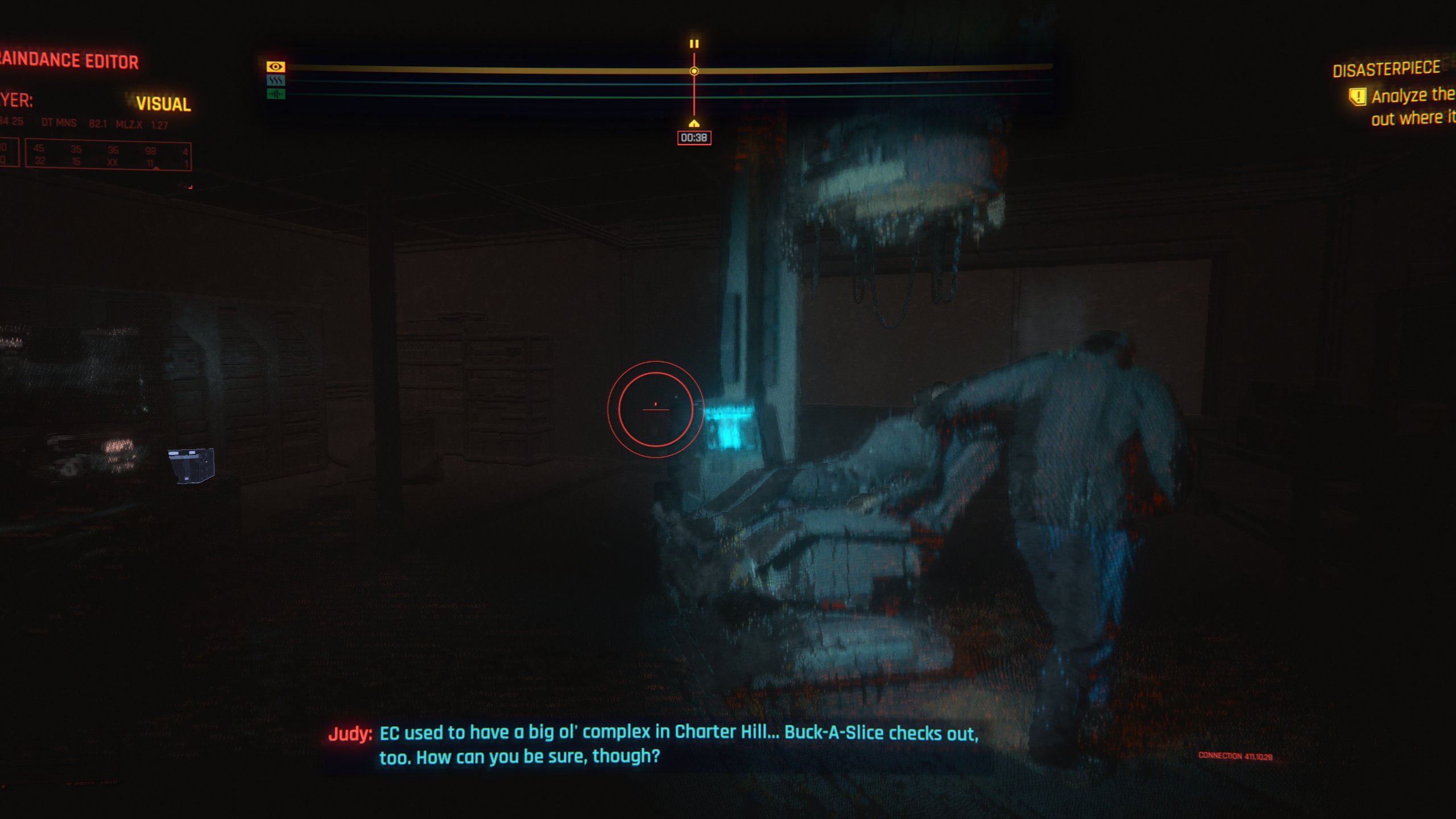Open the Audio layer waveform icon
Image resolution: width=1456 pixels, height=819 pixels.
point(276,94)
